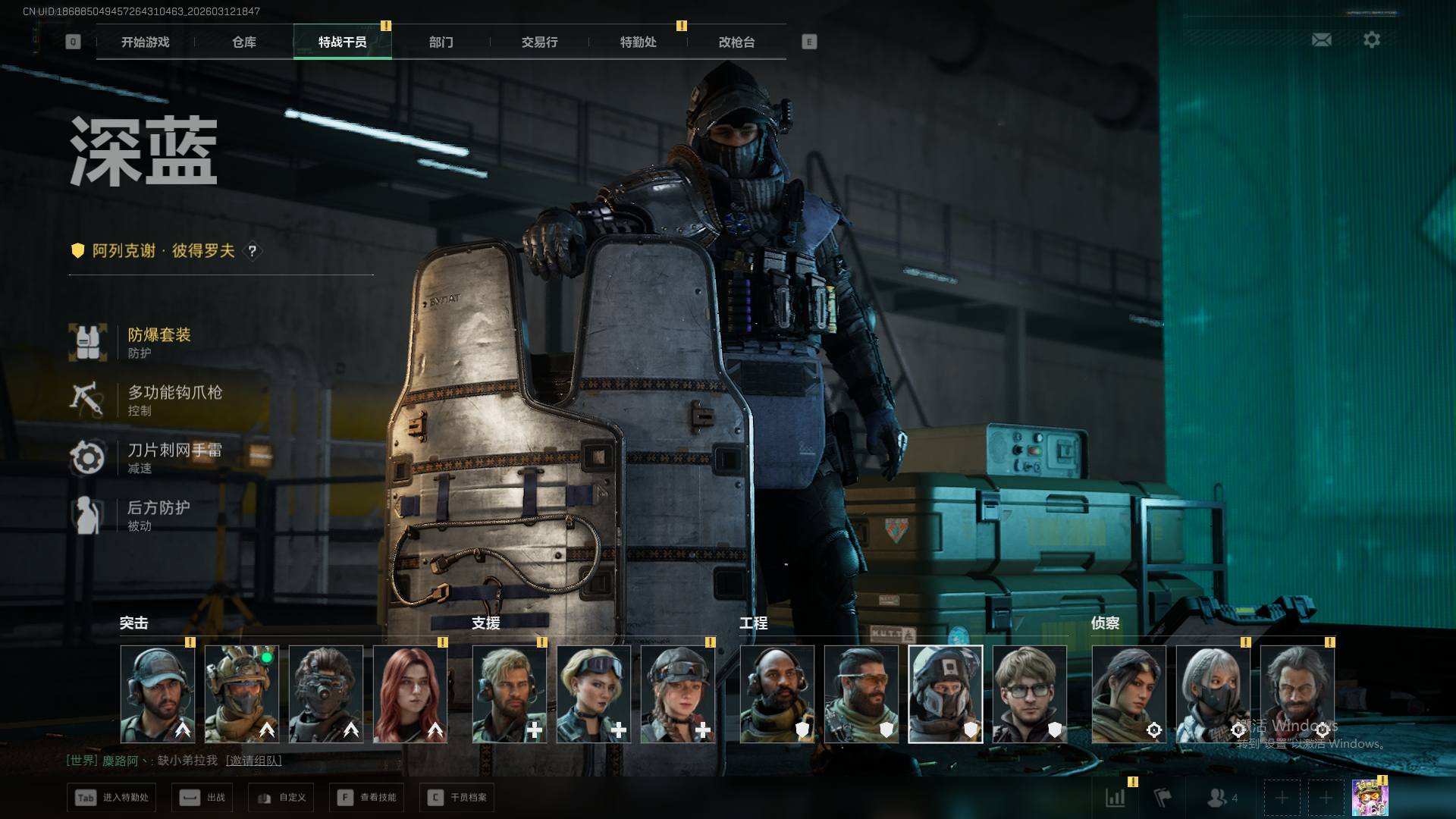This screenshot has width=1456, height=819.
Task: Switch to the 开始游戏 tab
Action: (x=145, y=42)
